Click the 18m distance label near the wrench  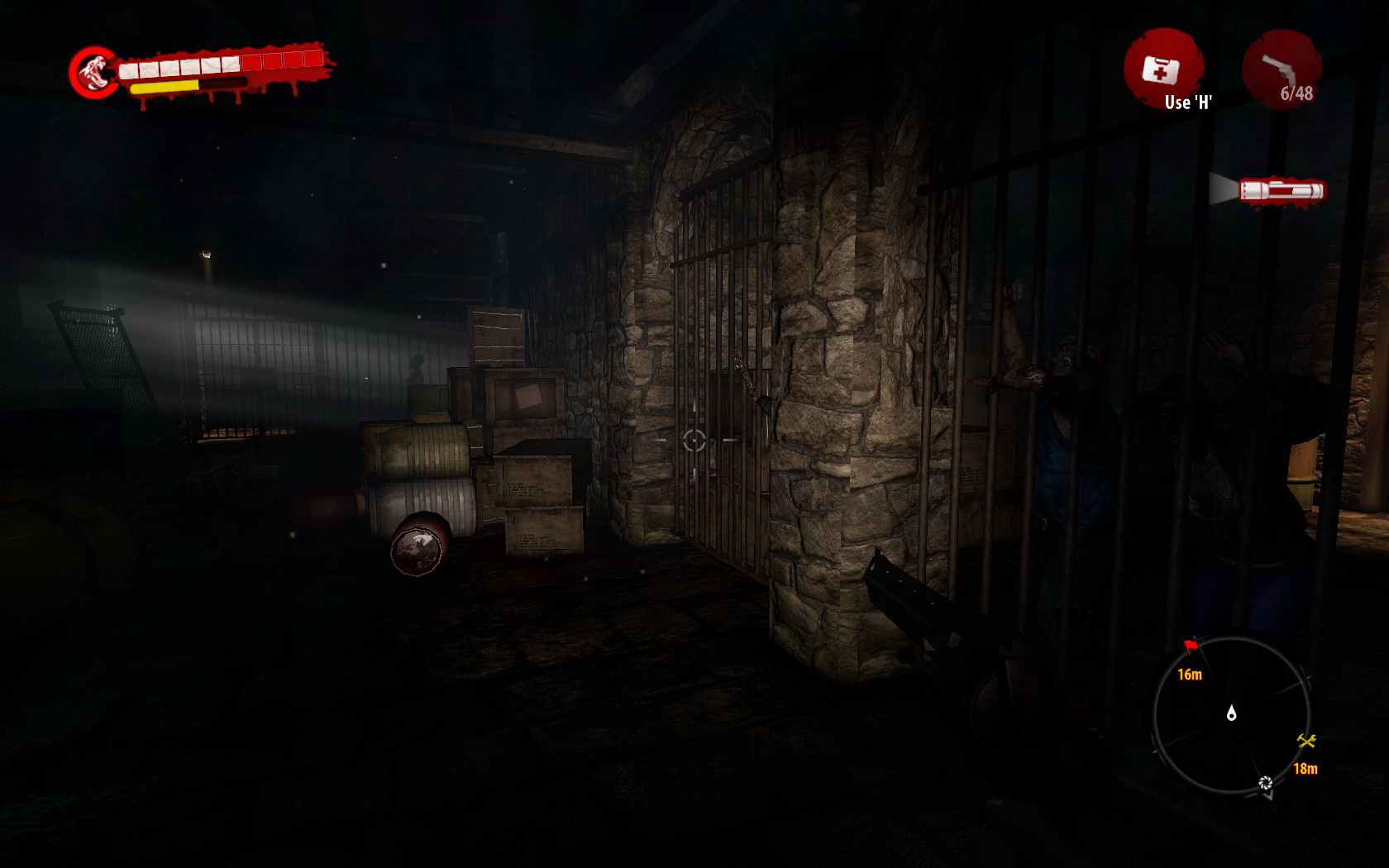click(1305, 767)
